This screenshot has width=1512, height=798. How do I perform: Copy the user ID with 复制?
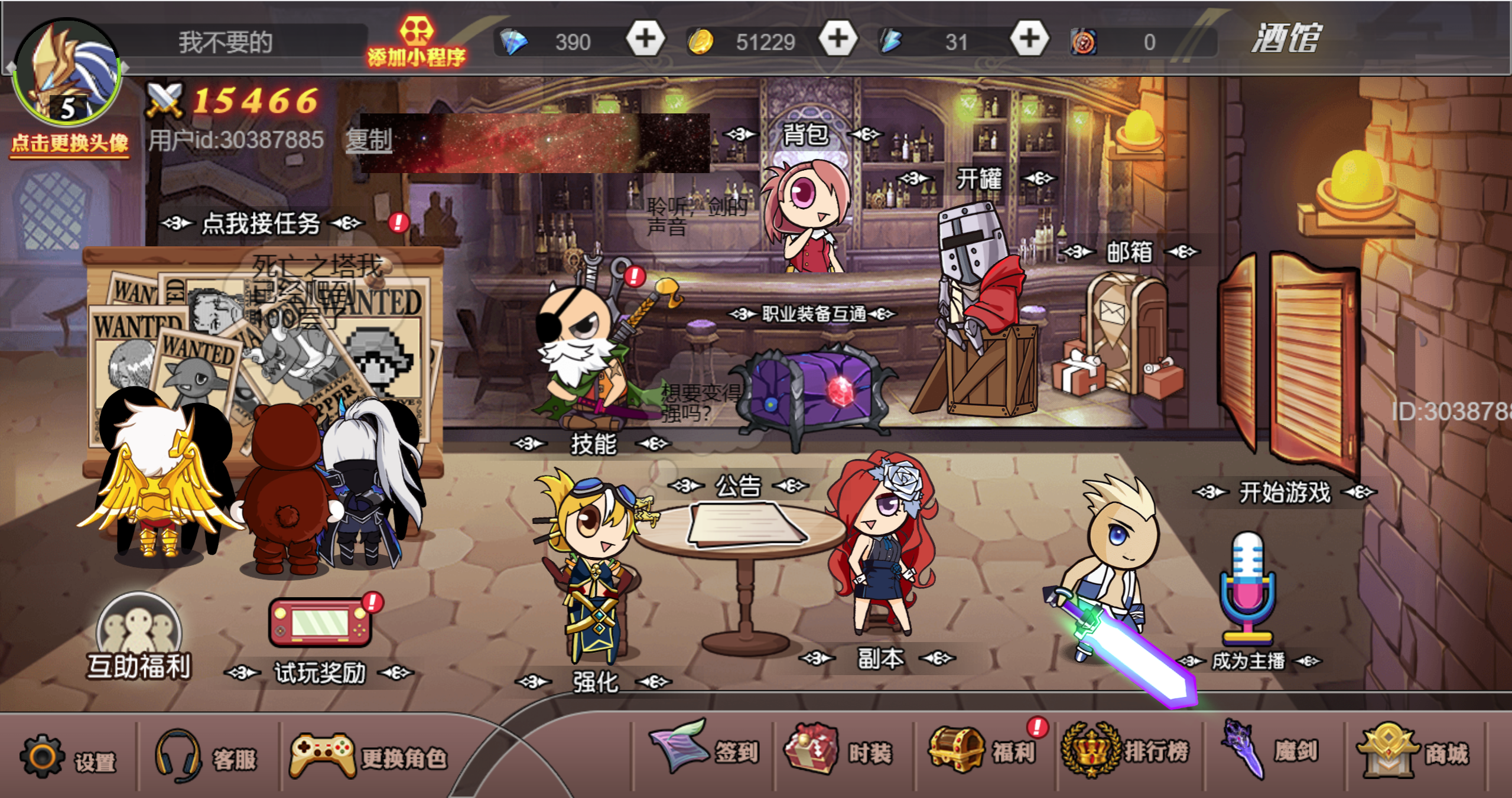point(369,141)
